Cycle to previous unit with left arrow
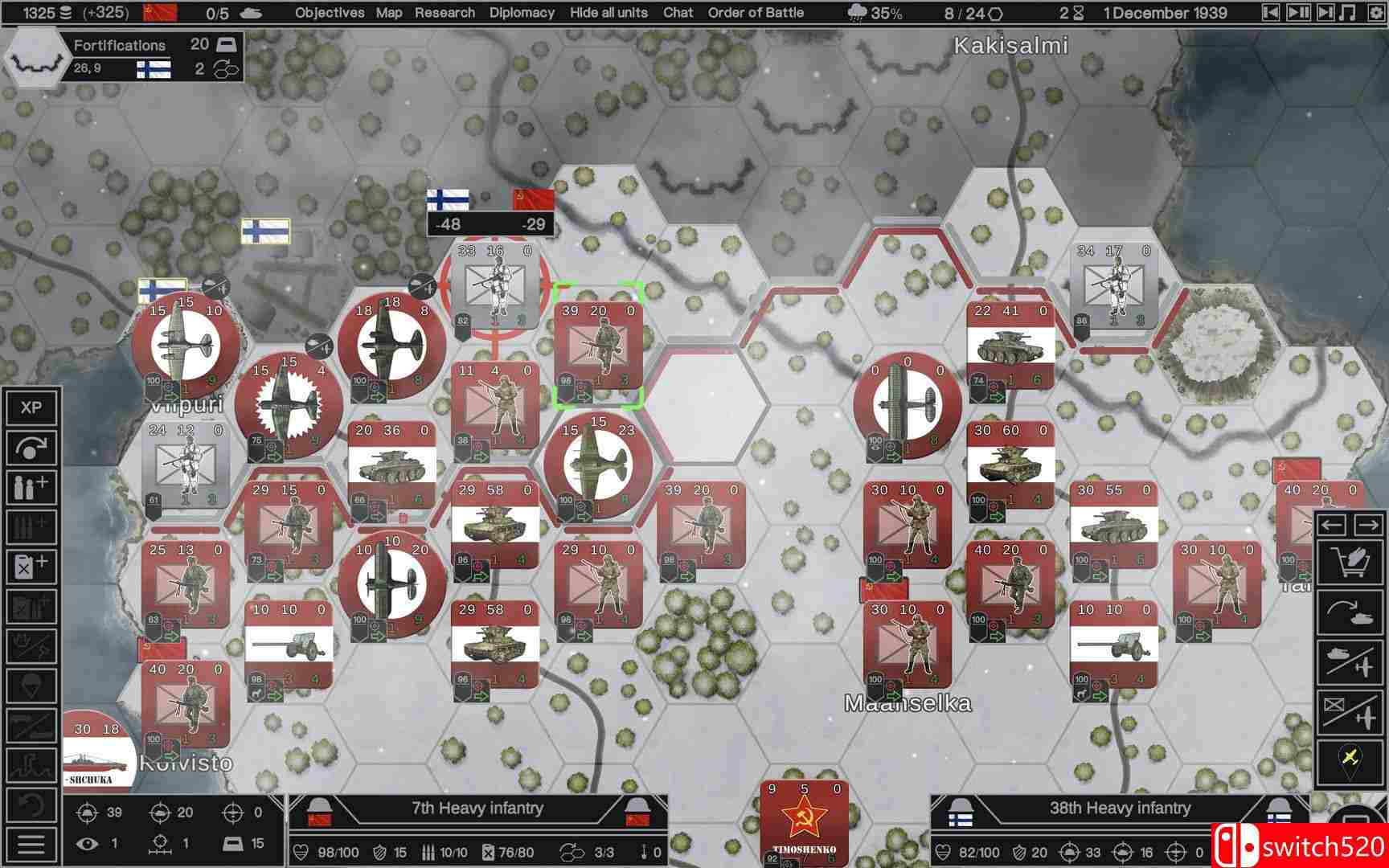 1331,526
